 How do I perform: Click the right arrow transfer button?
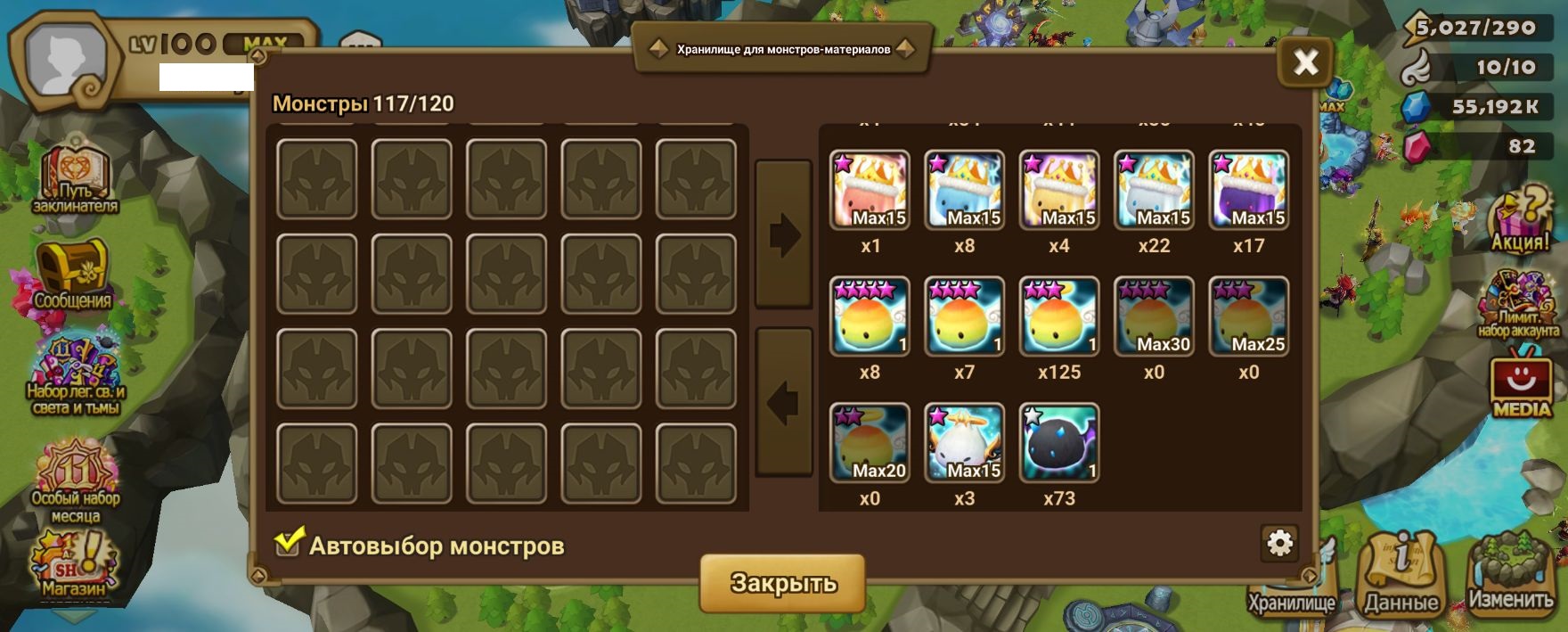[x=784, y=235]
